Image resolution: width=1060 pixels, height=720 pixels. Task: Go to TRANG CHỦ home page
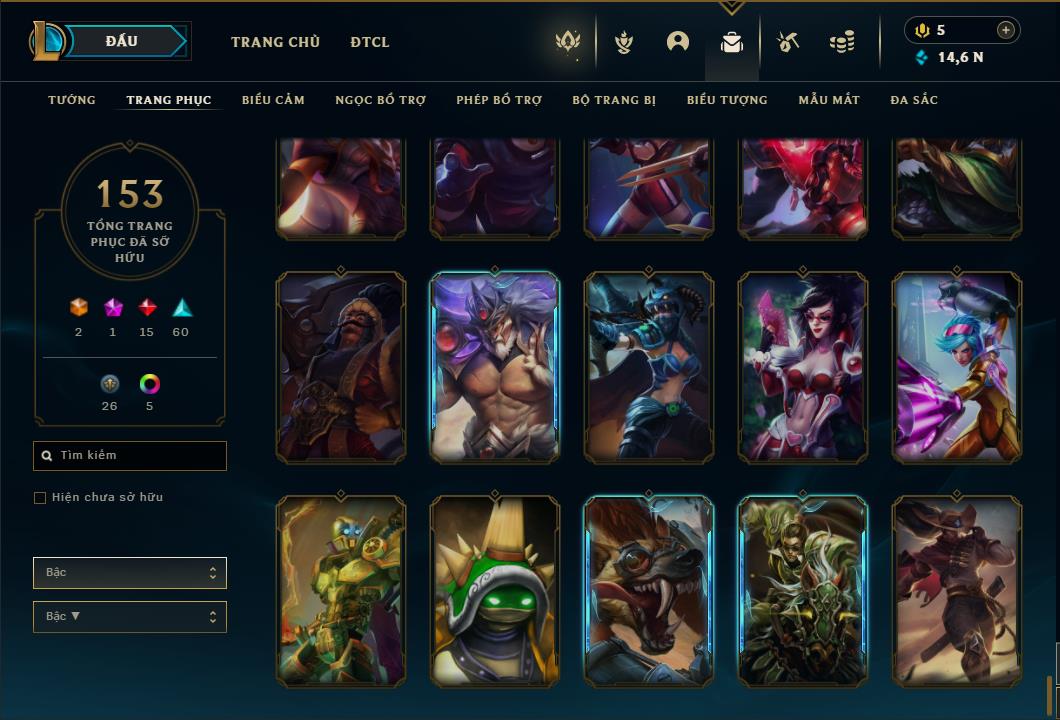pyautogui.click(x=275, y=42)
